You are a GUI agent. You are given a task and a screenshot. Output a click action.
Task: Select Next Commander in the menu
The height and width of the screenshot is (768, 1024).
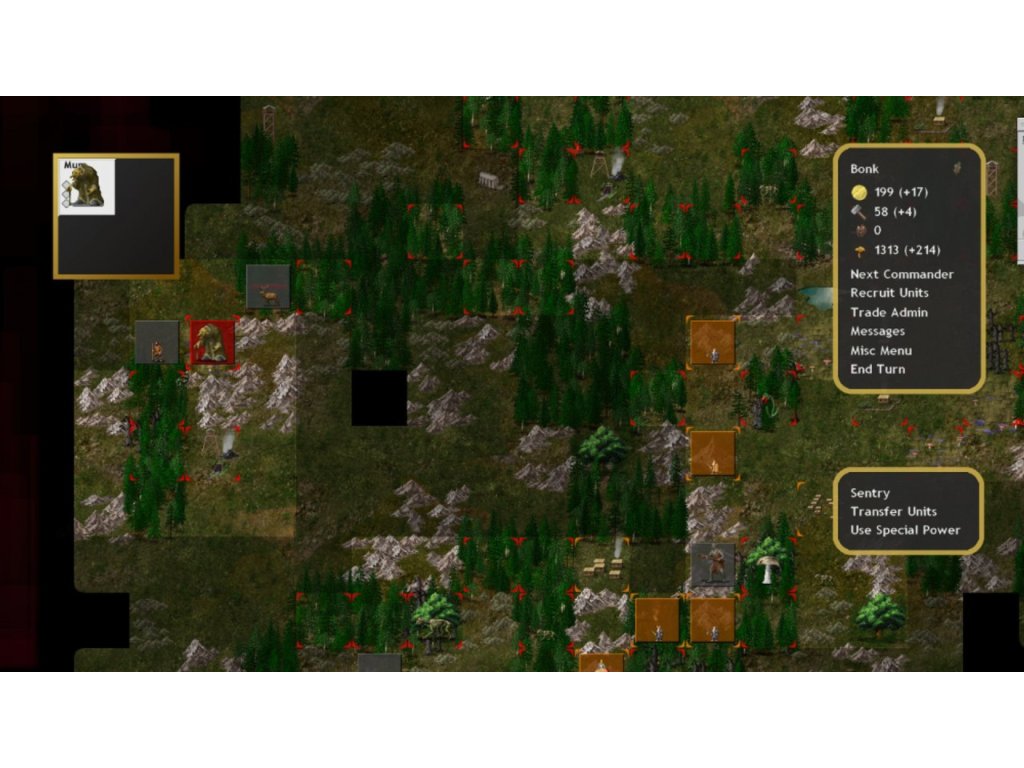[901, 274]
